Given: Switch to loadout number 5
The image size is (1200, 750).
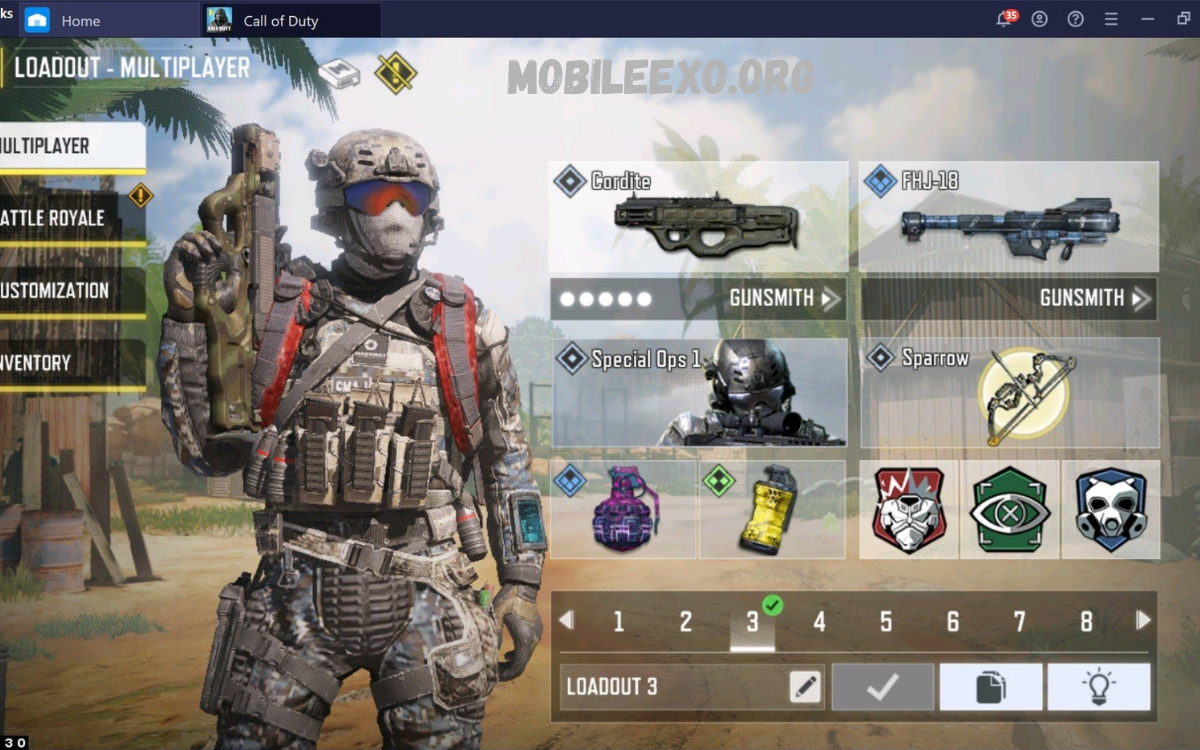Looking at the screenshot, I should 886,622.
